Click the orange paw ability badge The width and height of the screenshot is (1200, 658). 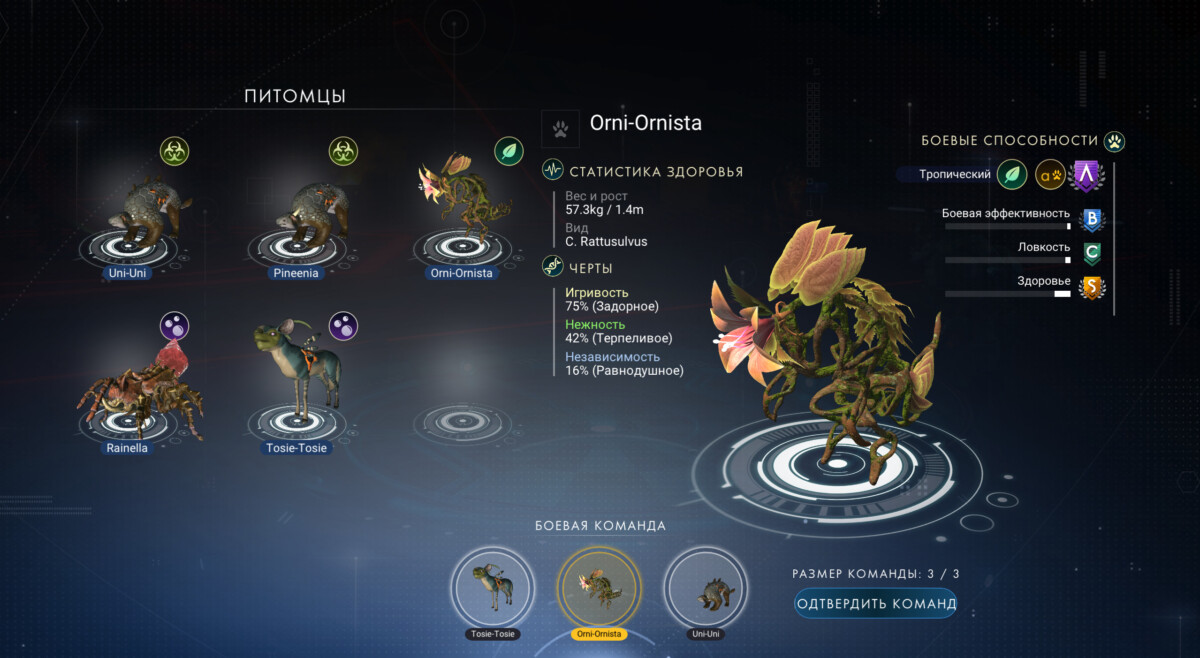[x=1049, y=174]
